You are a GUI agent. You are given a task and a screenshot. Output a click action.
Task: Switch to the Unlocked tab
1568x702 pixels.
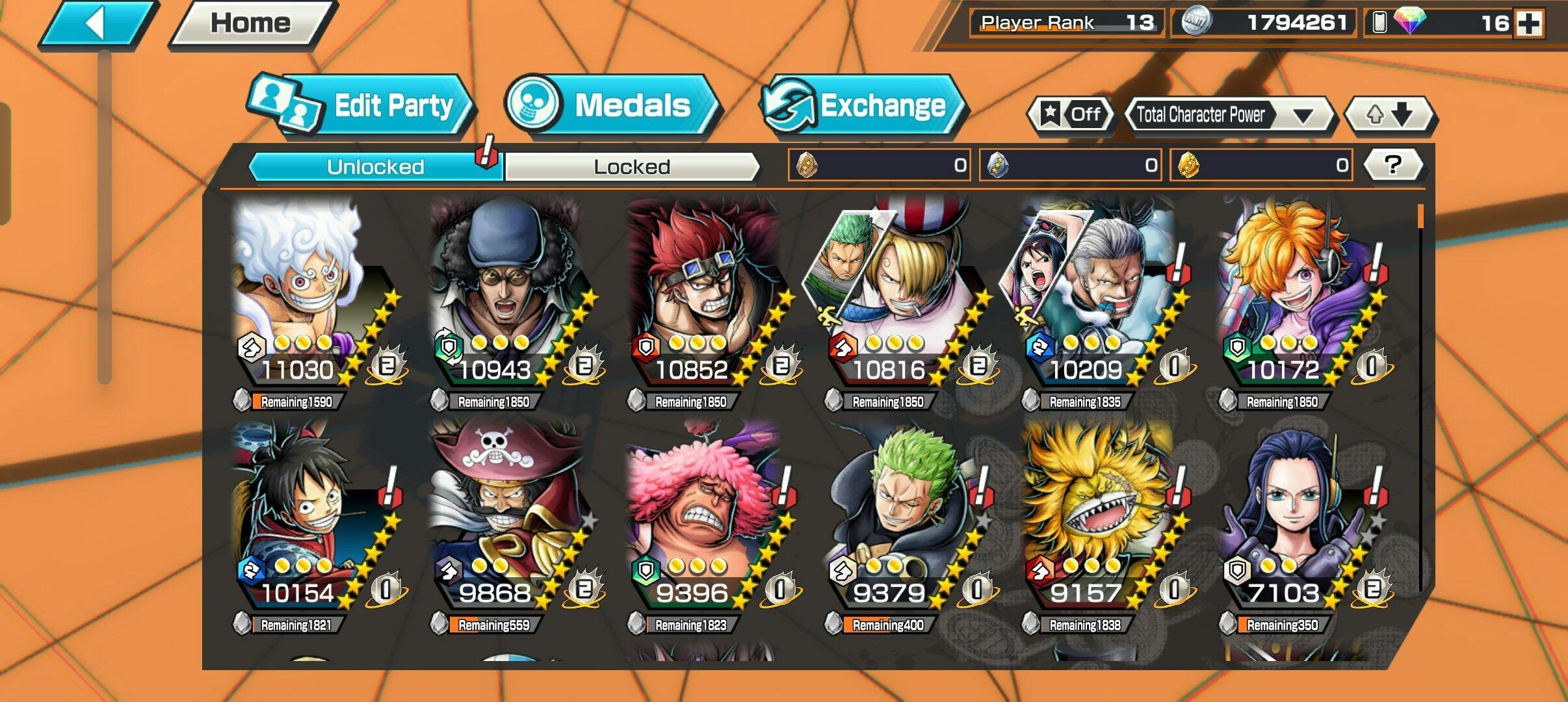tap(375, 167)
